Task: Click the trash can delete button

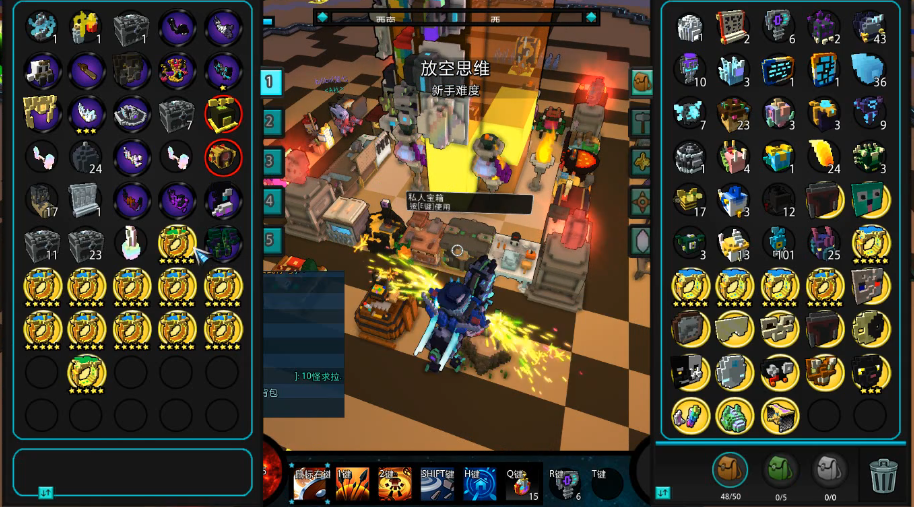Action: click(x=883, y=474)
